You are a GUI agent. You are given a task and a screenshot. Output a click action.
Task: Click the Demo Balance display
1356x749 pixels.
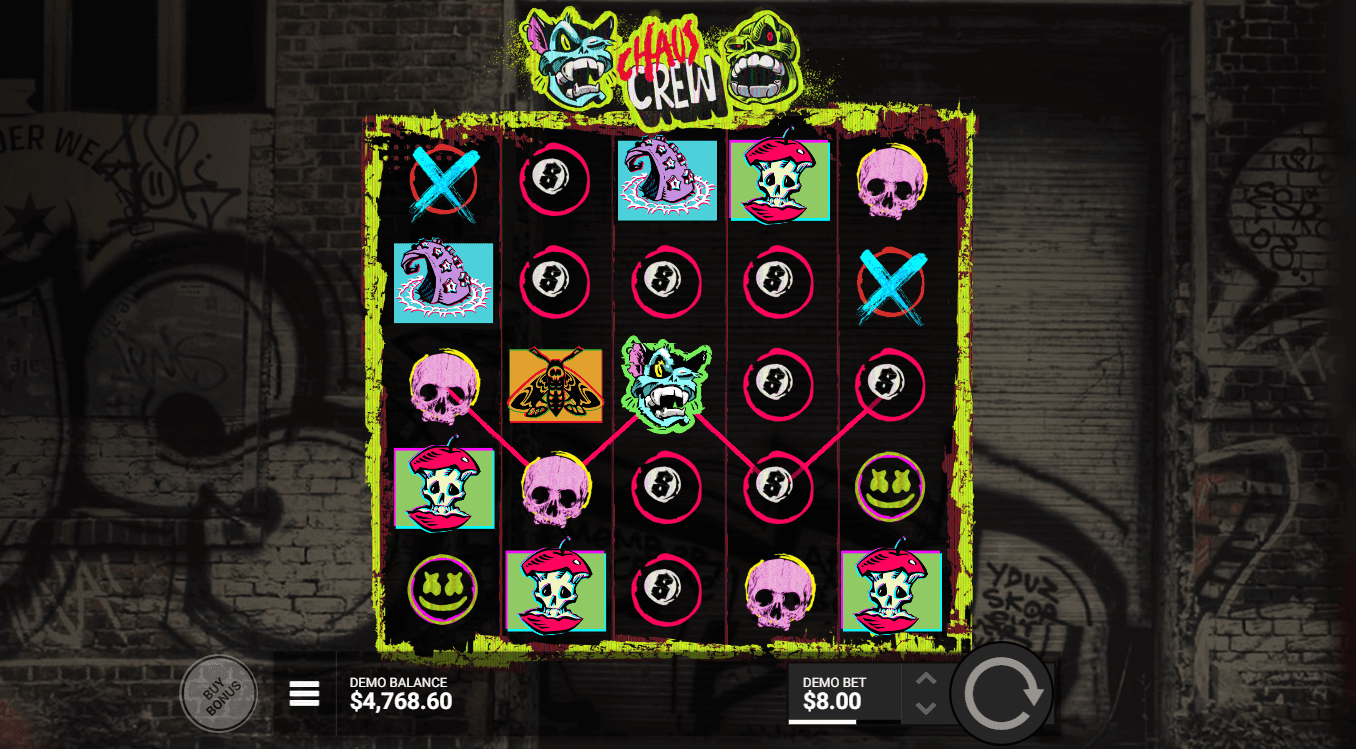tap(400, 695)
